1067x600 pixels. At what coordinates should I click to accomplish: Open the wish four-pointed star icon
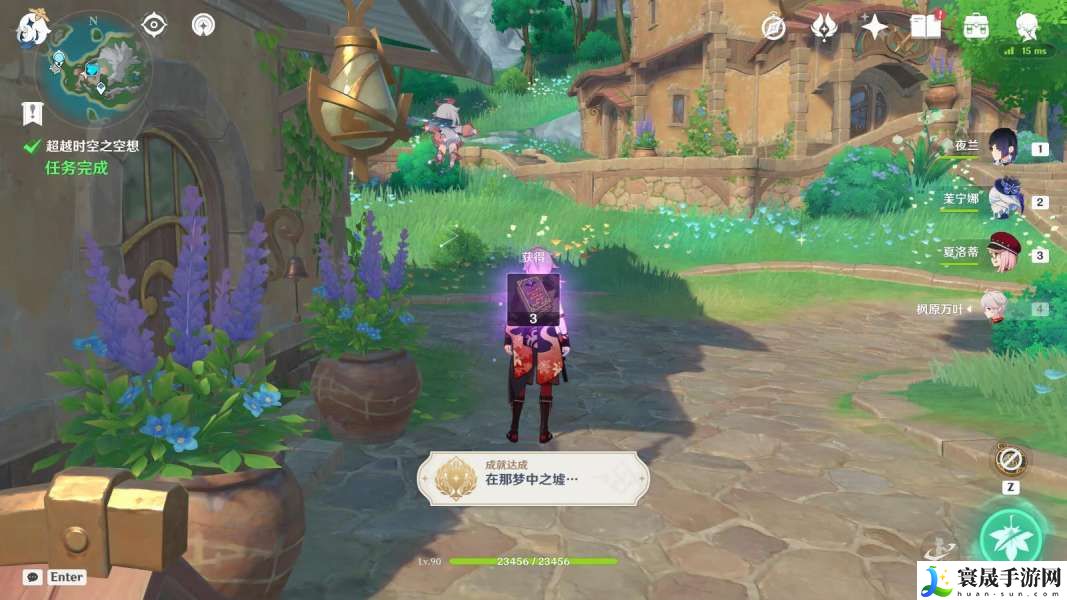(874, 27)
